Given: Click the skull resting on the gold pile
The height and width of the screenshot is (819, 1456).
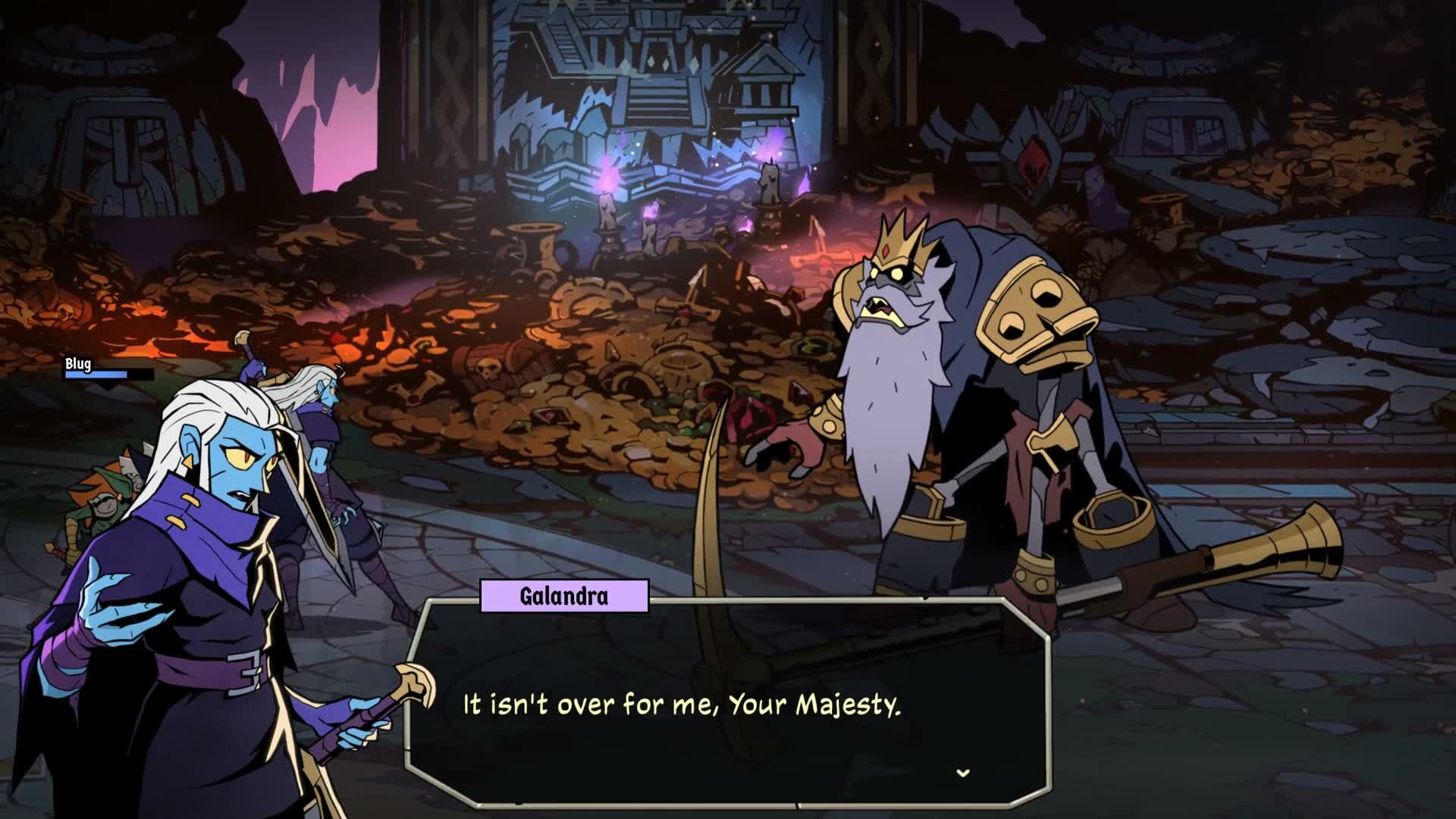Looking at the screenshot, I should pos(486,367).
